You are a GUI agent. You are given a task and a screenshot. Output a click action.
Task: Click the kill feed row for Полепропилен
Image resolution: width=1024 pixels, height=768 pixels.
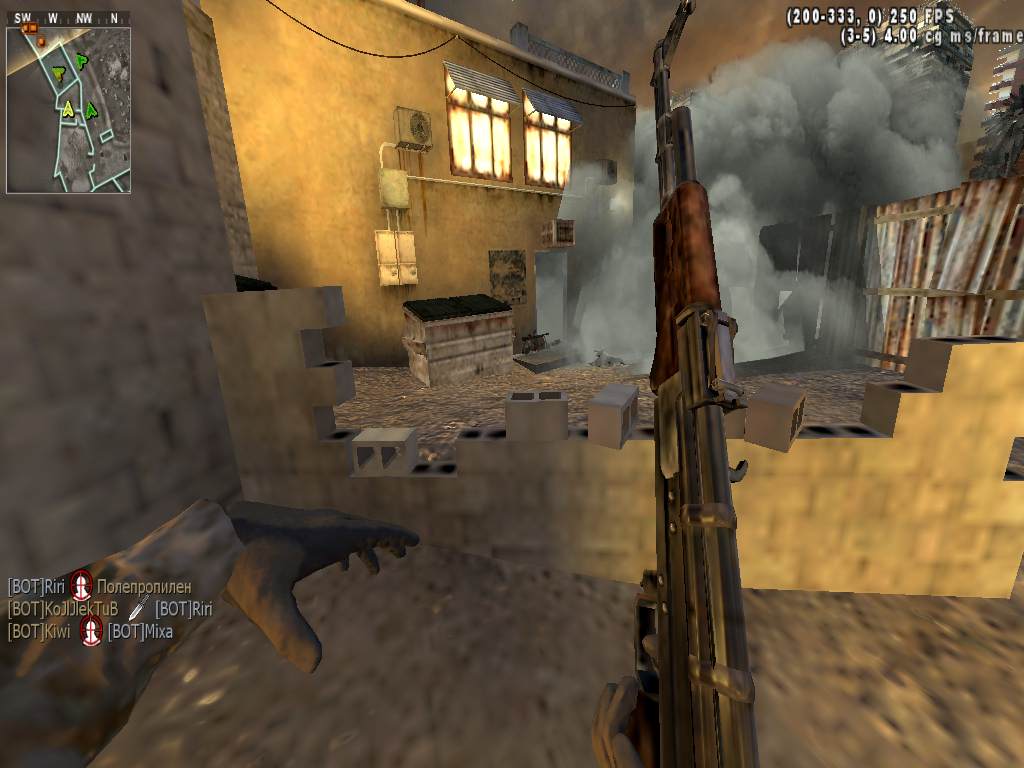99,586
